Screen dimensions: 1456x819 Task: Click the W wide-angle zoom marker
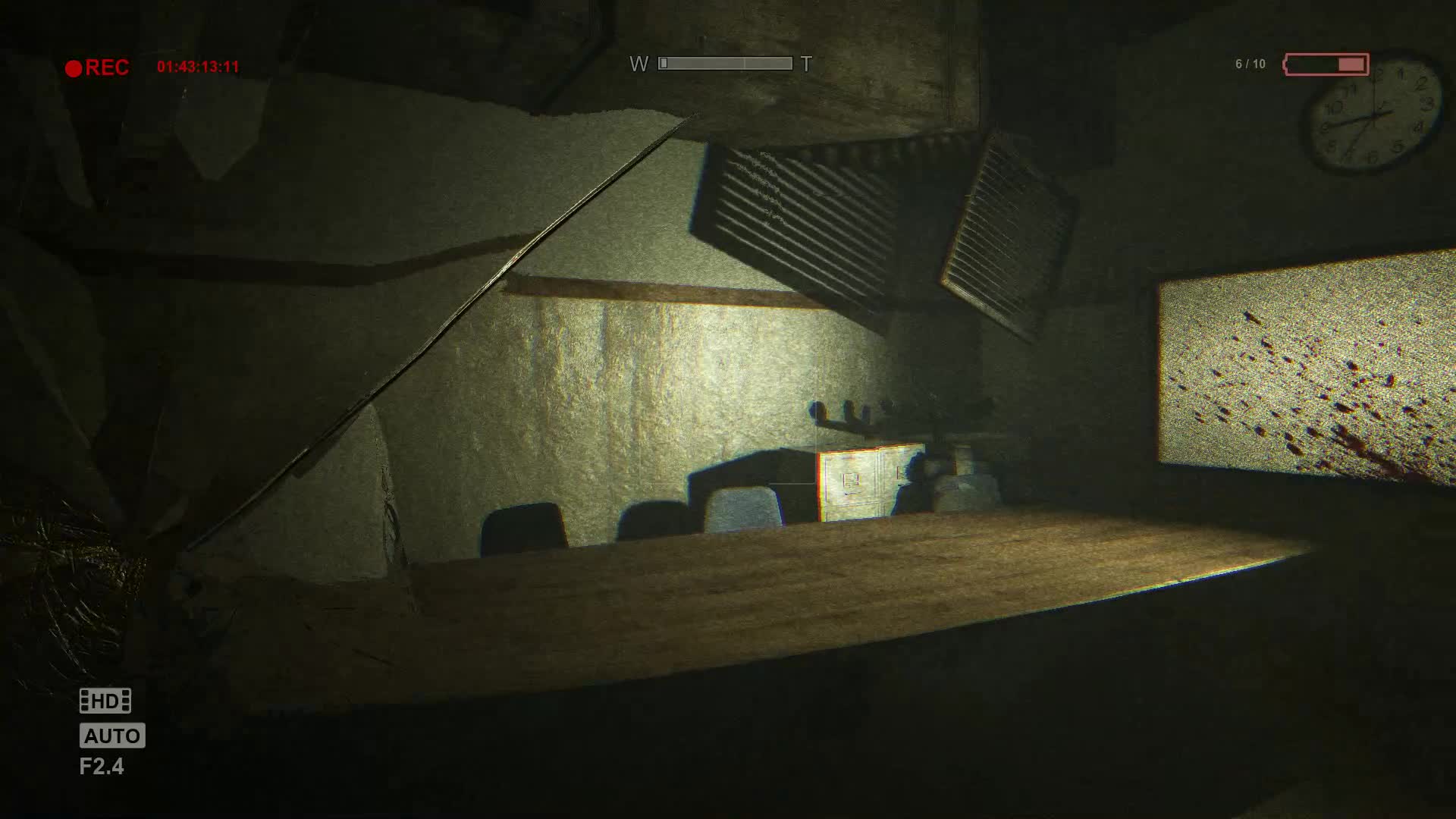point(639,64)
